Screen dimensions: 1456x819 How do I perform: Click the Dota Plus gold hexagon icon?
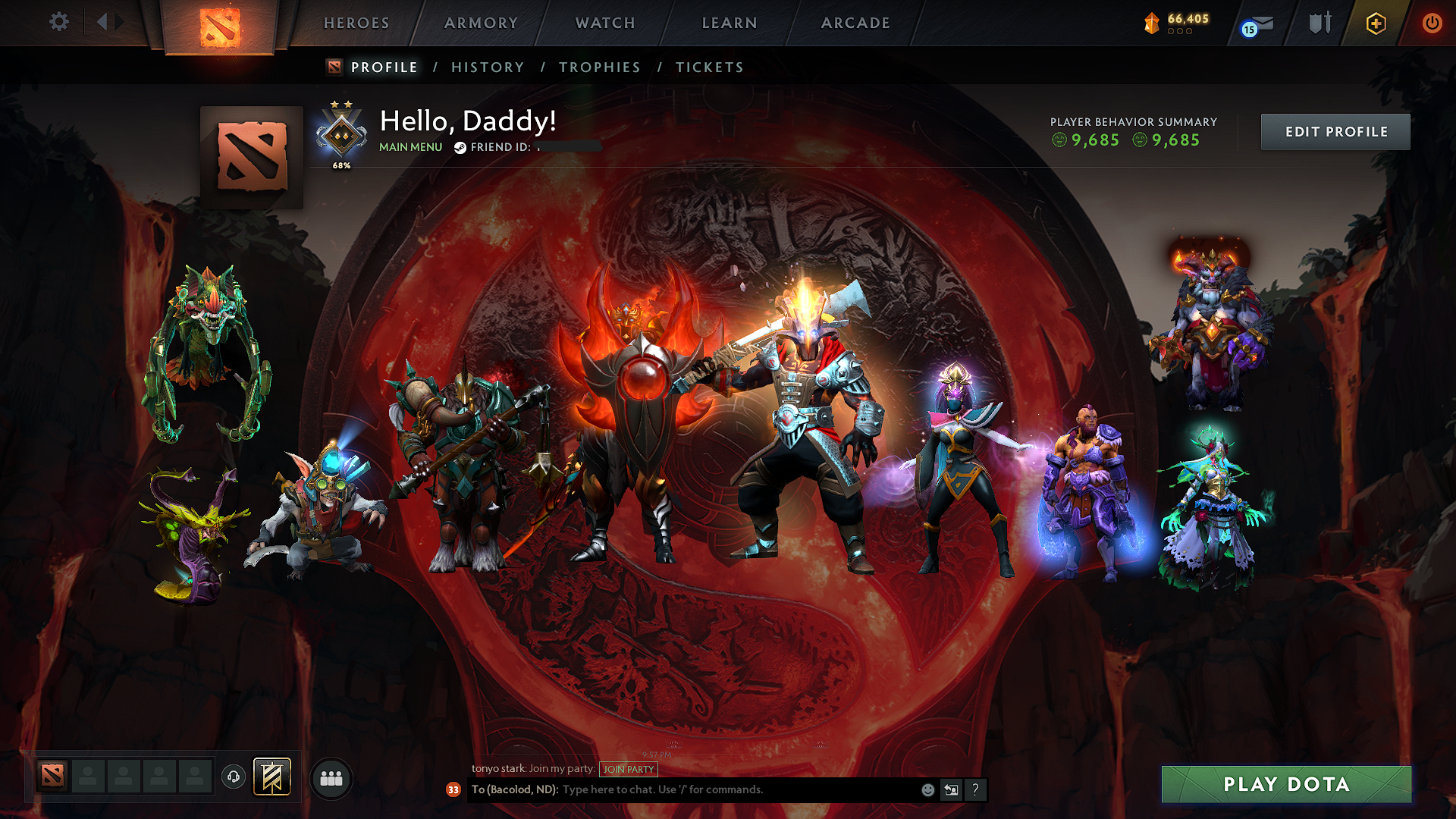coord(1375,23)
